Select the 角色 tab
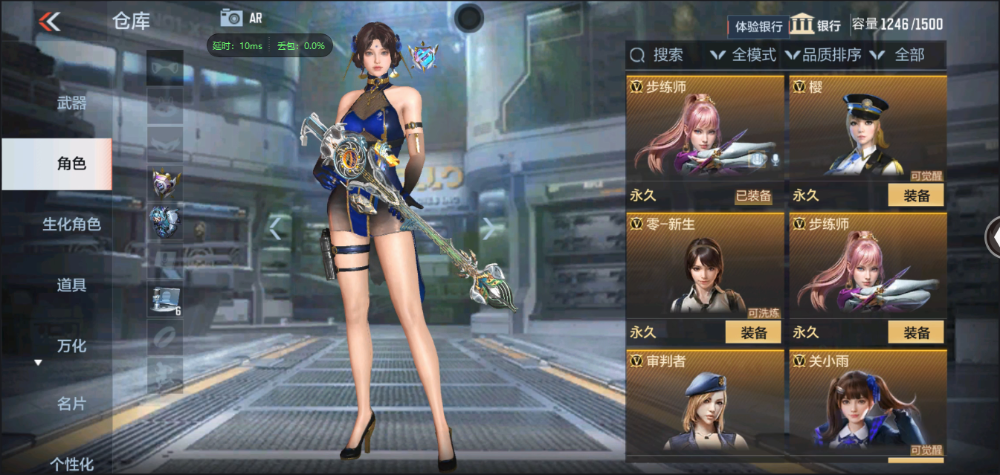 pos(71,163)
